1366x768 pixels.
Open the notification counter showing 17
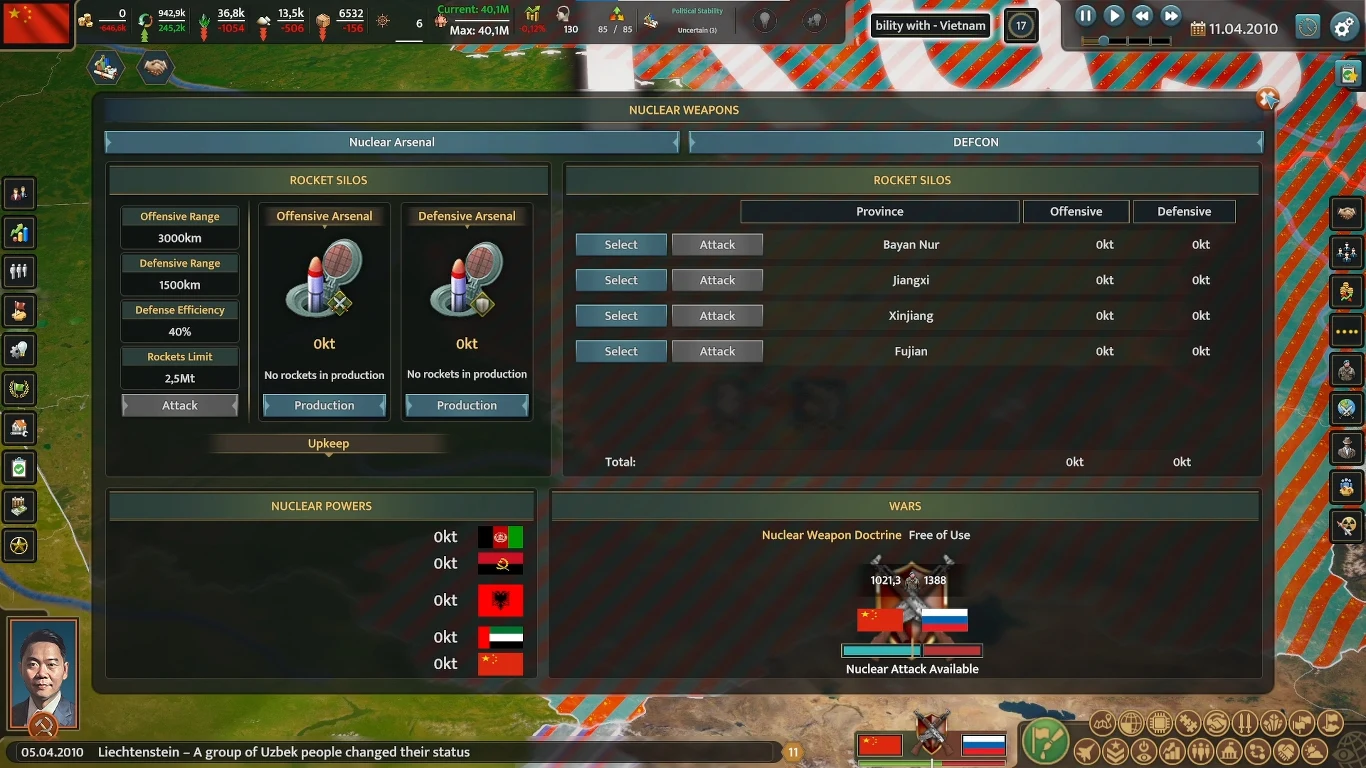tap(1021, 25)
